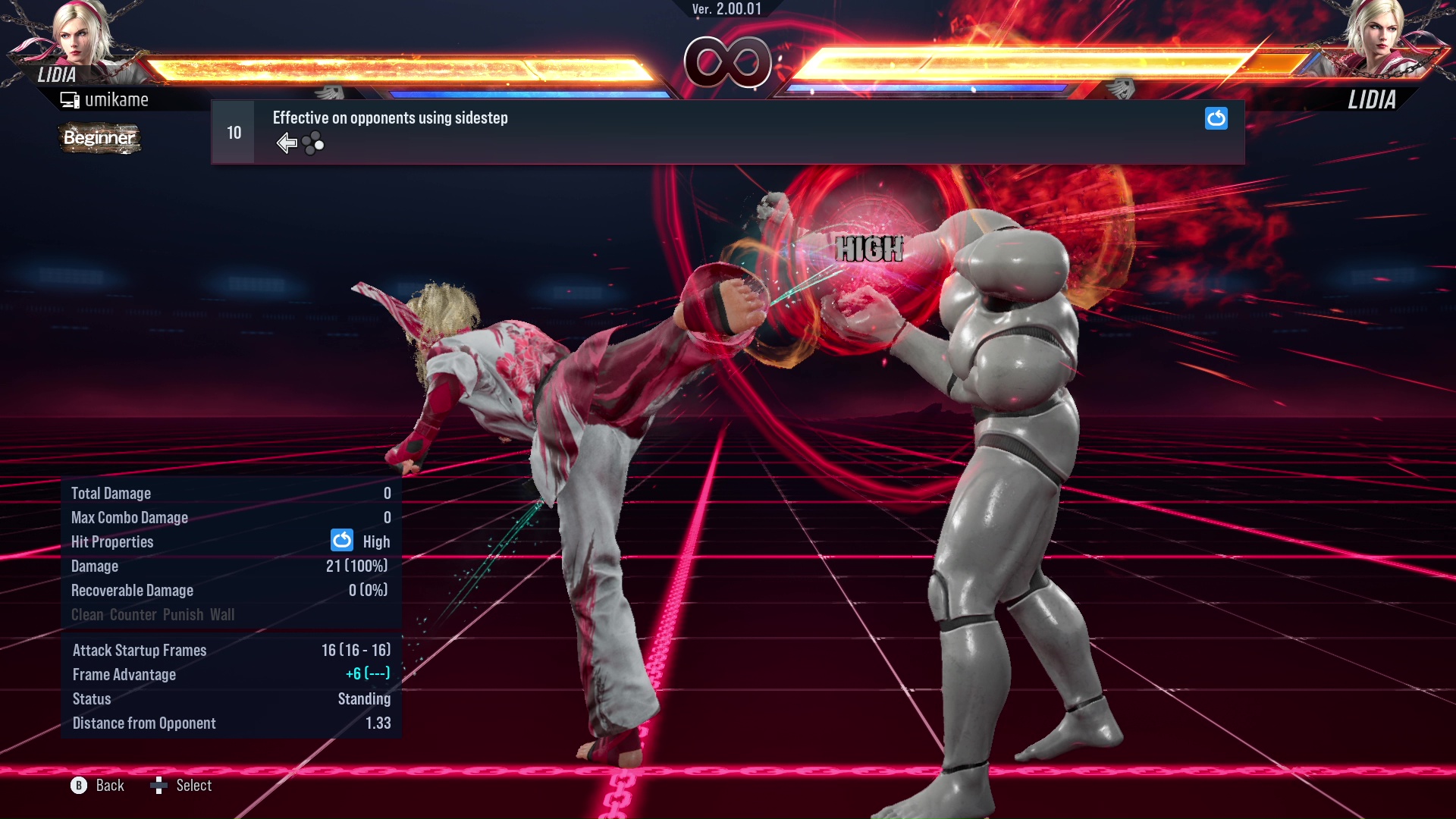Click the replay loop icon on the sample move bar
This screenshot has height=819, width=1456.
1216,119
